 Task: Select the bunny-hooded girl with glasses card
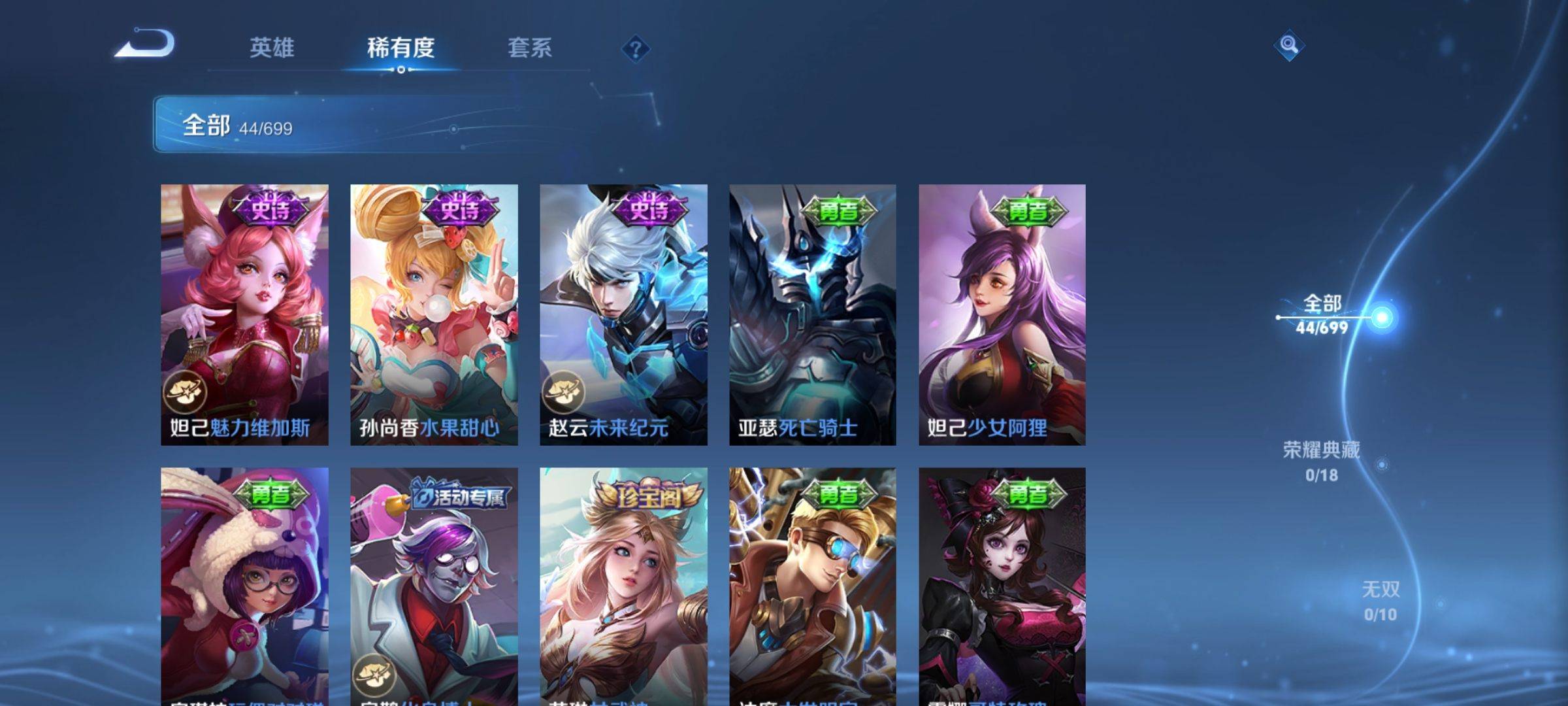(x=244, y=585)
